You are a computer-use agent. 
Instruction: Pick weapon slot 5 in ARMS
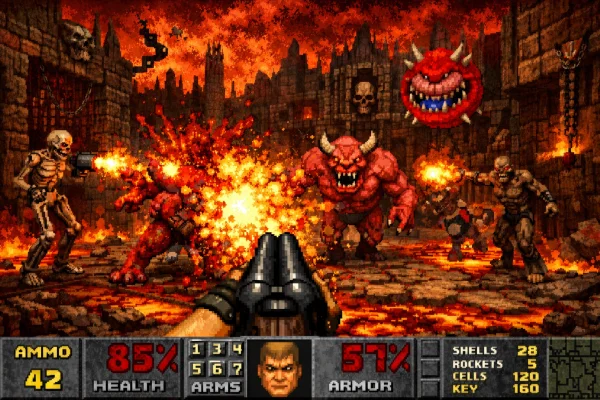[x=198, y=368]
